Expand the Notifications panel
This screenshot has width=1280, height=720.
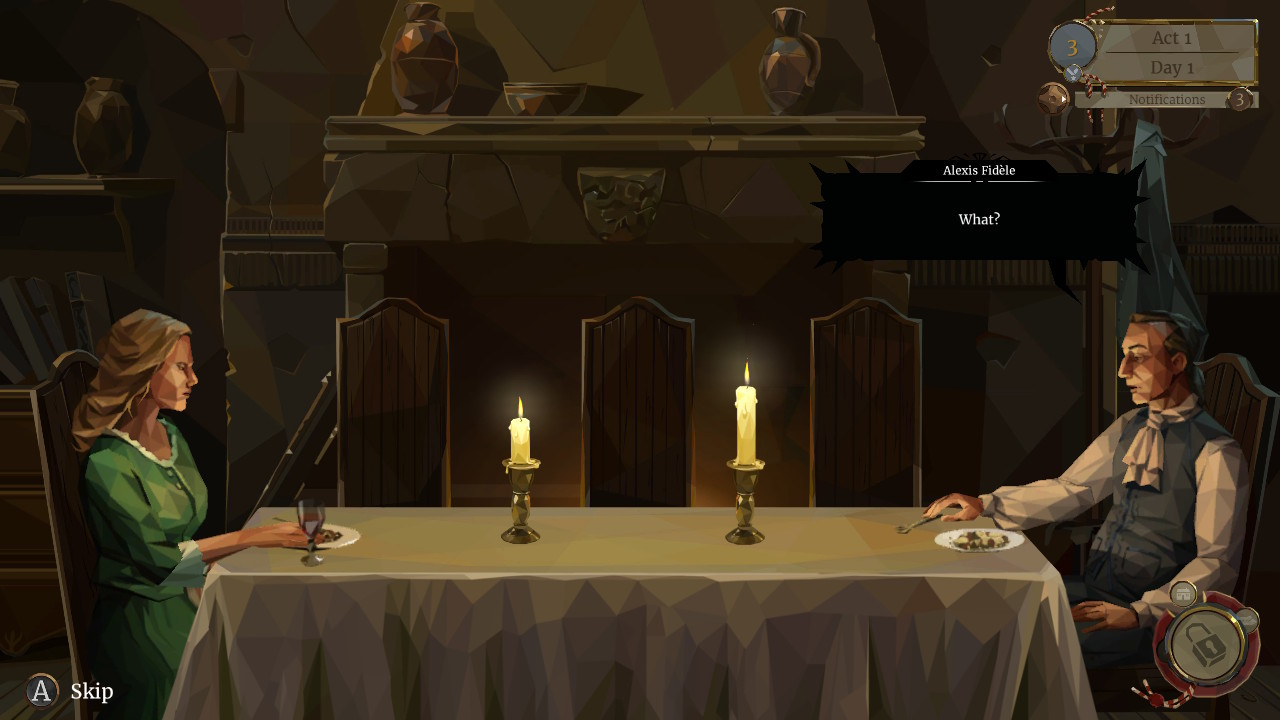(x=1166, y=99)
